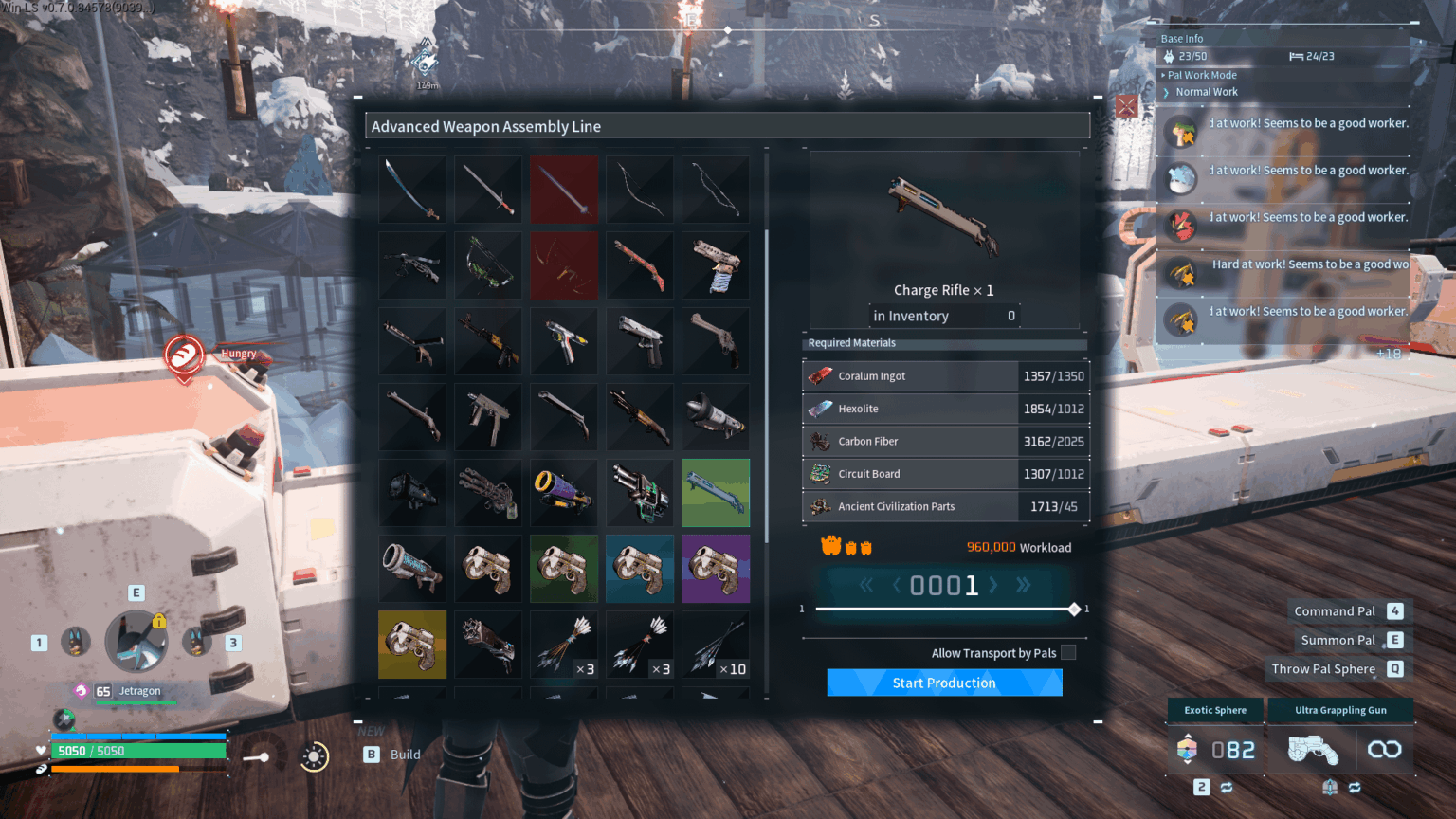Pick the grappling gun on gold background
Image resolution: width=1456 pixels, height=819 pixels.
coord(412,645)
